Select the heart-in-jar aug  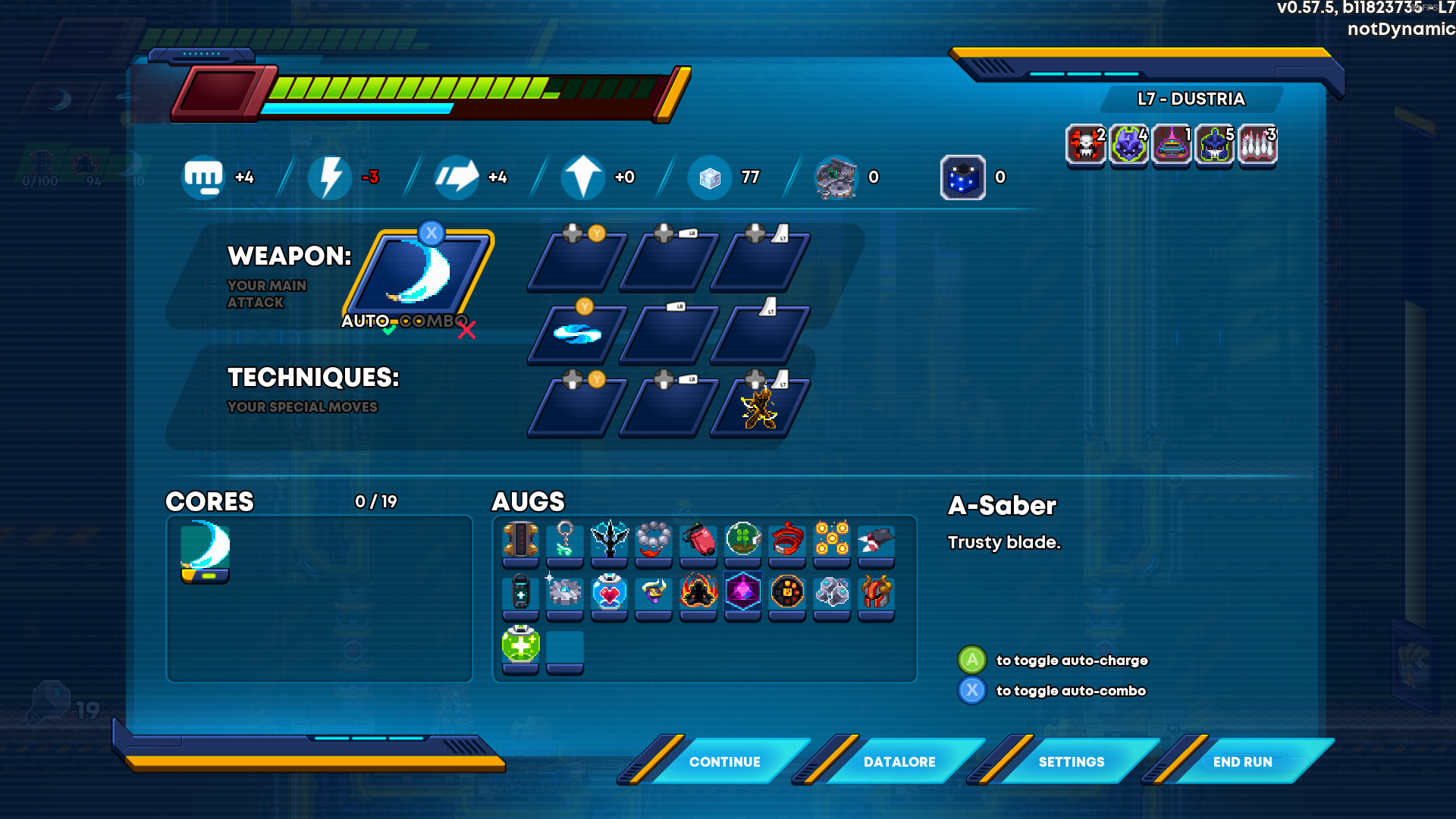[609, 592]
